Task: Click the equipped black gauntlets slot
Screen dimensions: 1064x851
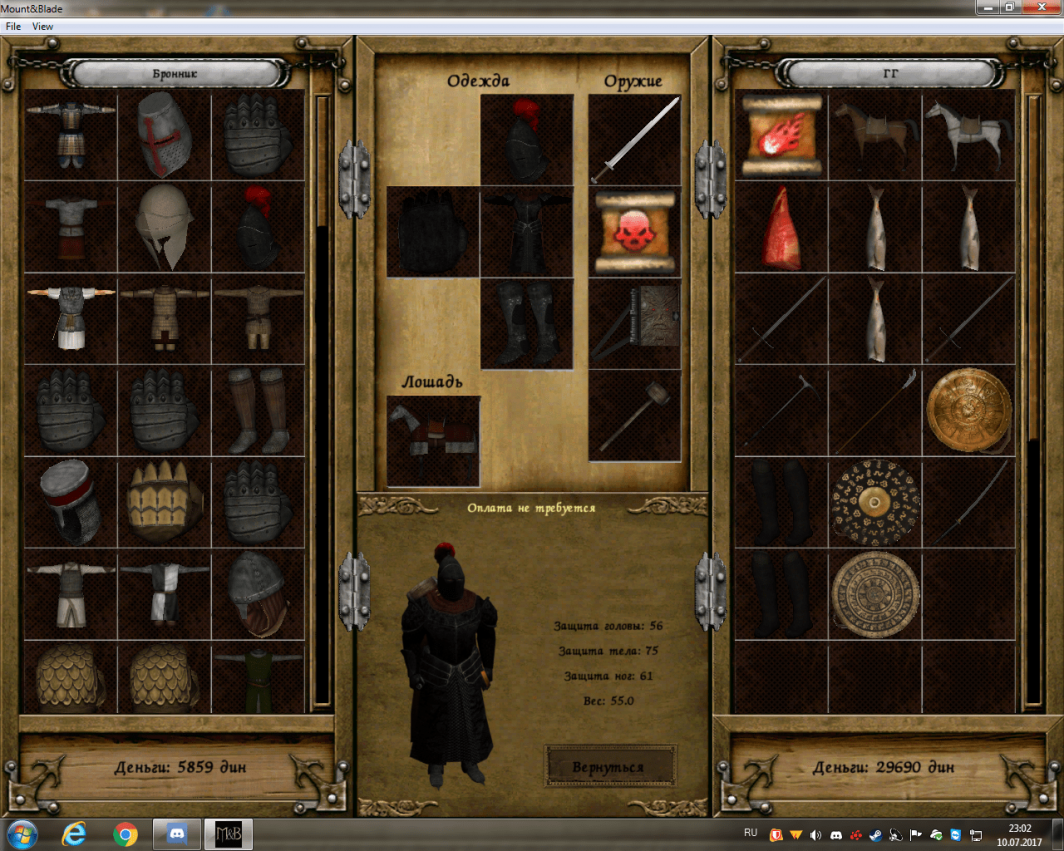Action: tap(433, 232)
